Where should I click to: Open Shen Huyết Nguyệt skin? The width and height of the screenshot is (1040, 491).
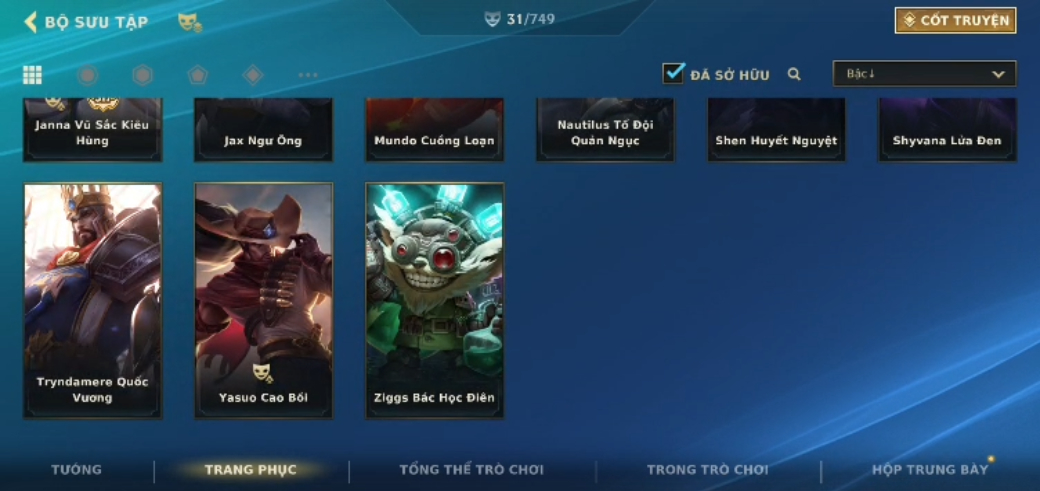(776, 130)
